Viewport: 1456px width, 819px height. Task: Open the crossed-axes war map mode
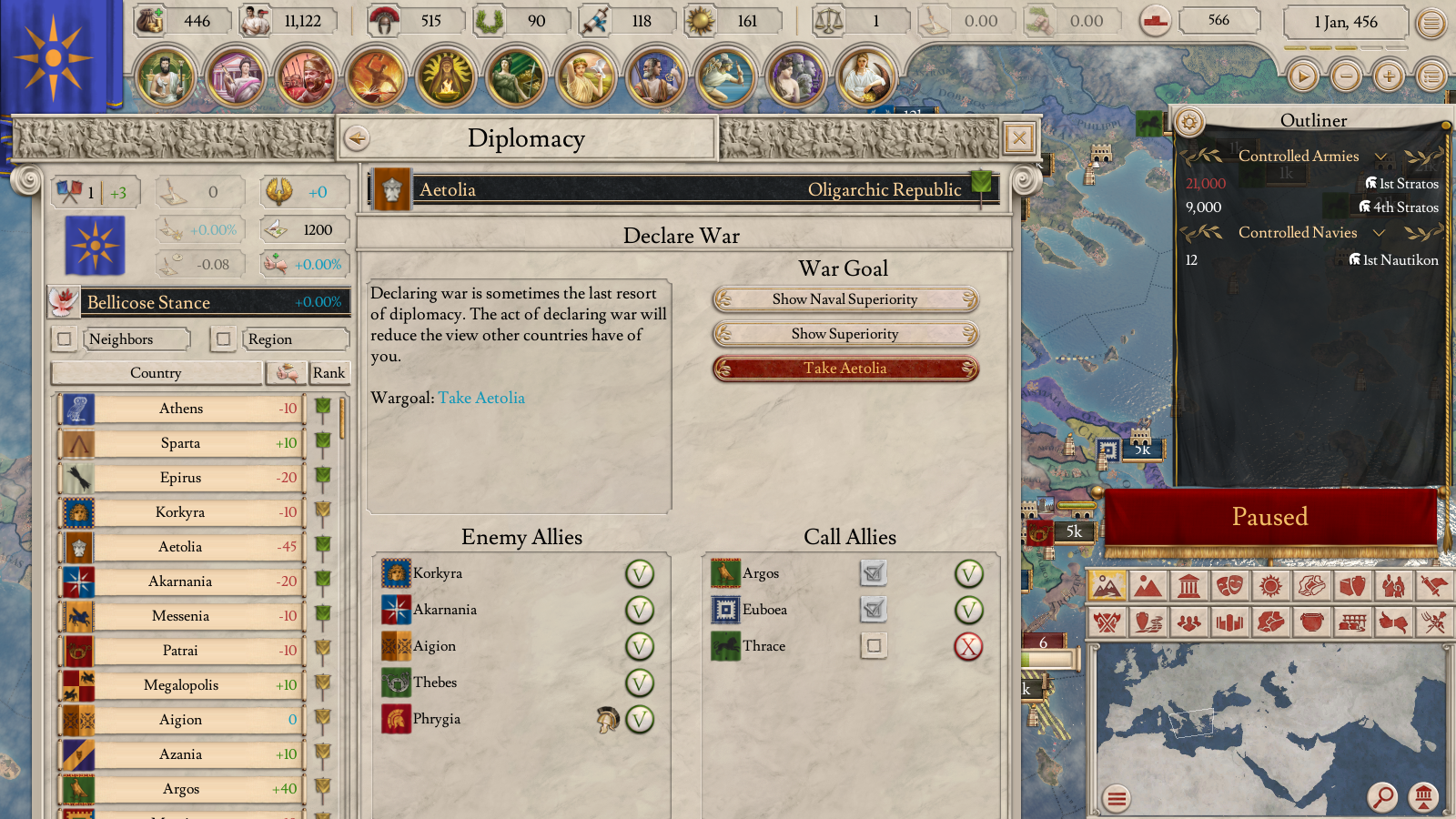(x=1108, y=622)
